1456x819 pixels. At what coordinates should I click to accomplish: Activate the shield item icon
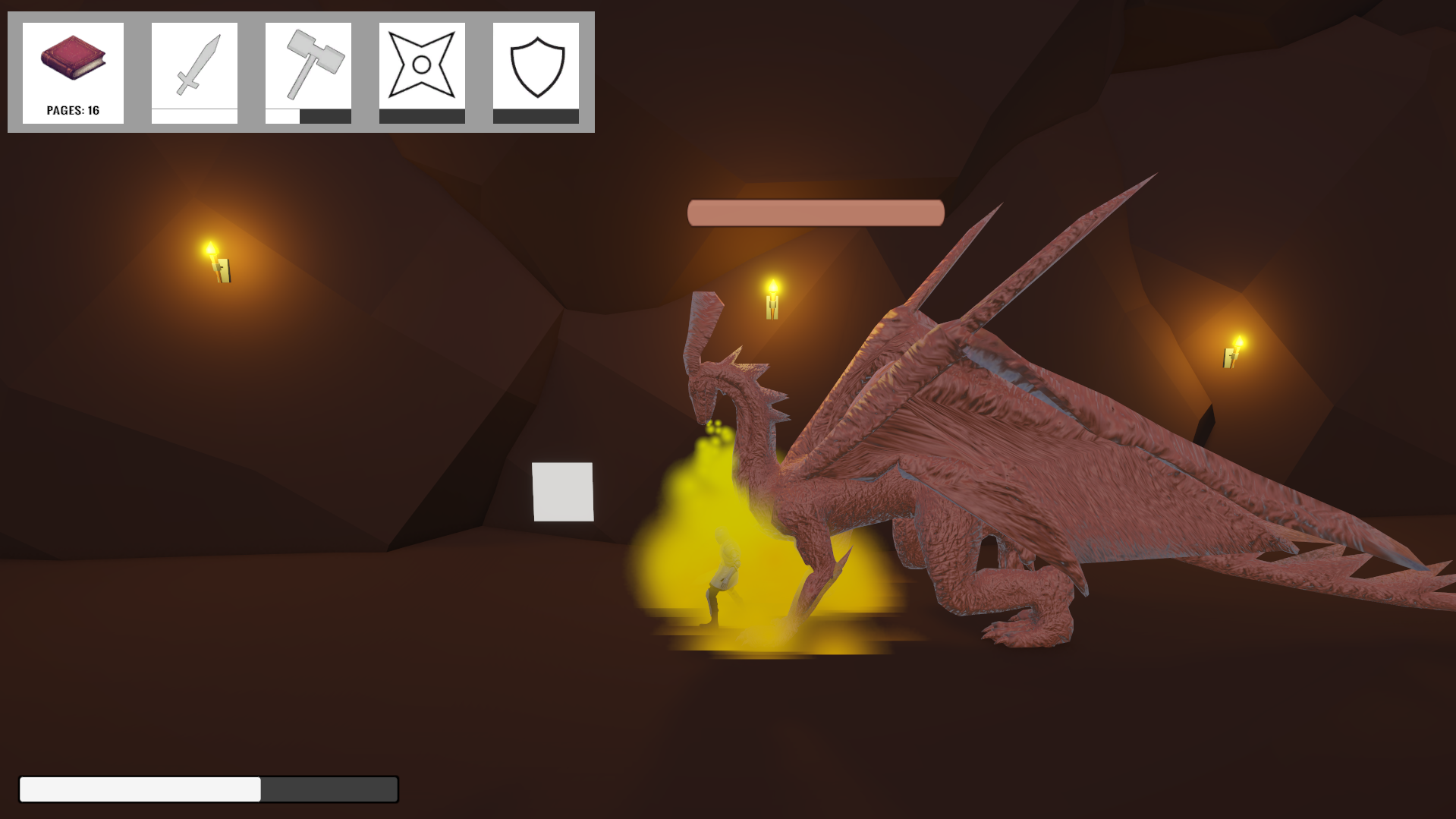pos(537,65)
